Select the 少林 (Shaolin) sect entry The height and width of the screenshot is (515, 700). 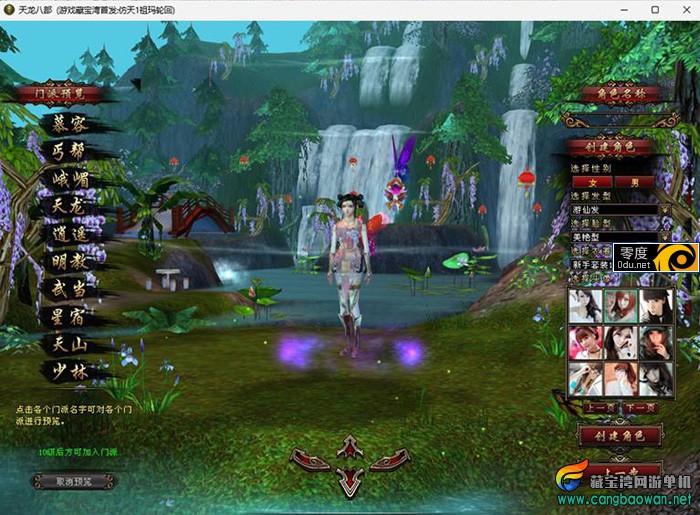click(x=70, y=371)
